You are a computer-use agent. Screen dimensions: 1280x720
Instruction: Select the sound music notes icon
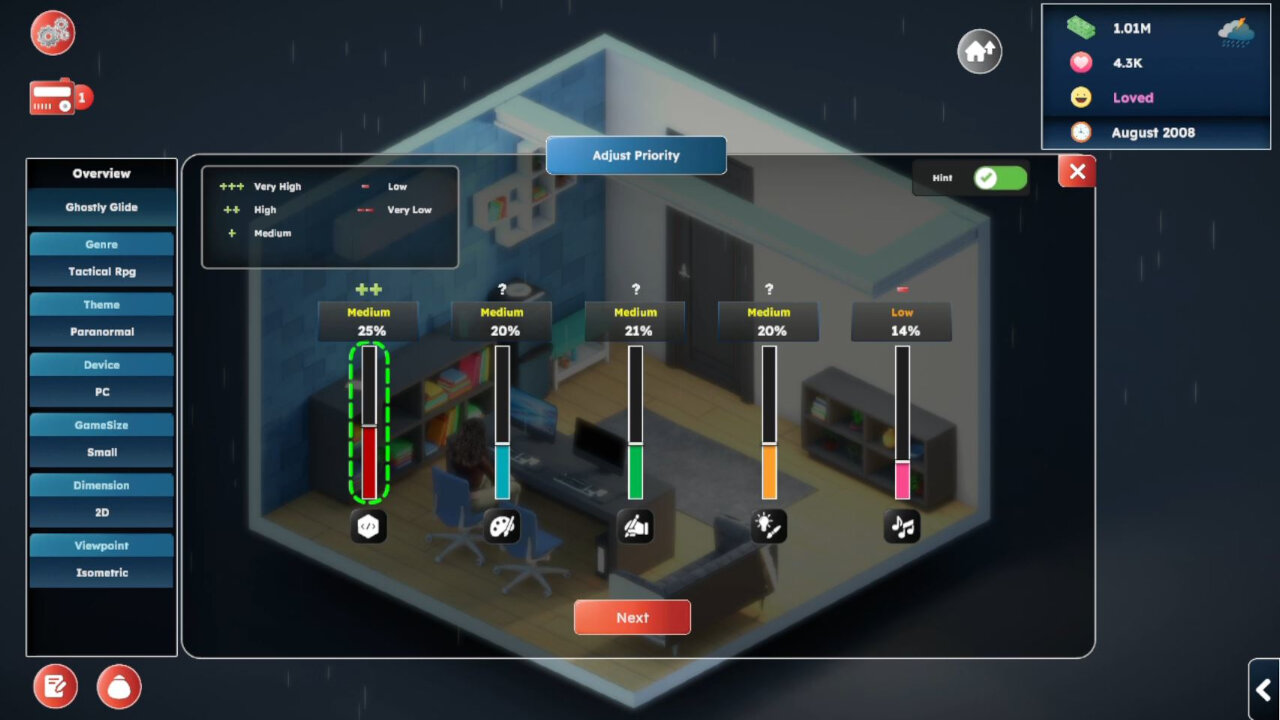pyautogui.click(x=901, y=526)
